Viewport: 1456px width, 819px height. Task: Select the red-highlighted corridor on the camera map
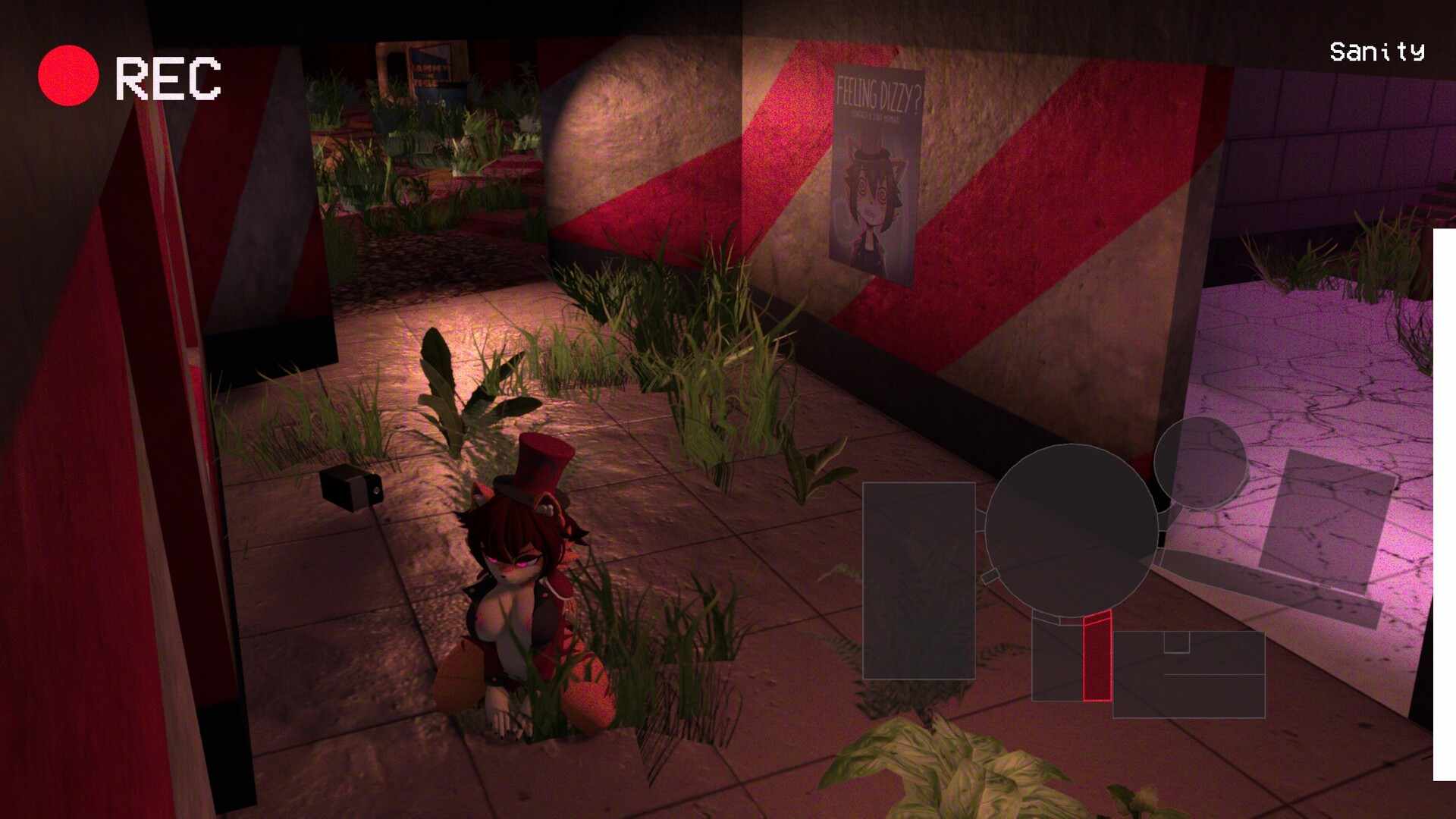pos(1097,660)
